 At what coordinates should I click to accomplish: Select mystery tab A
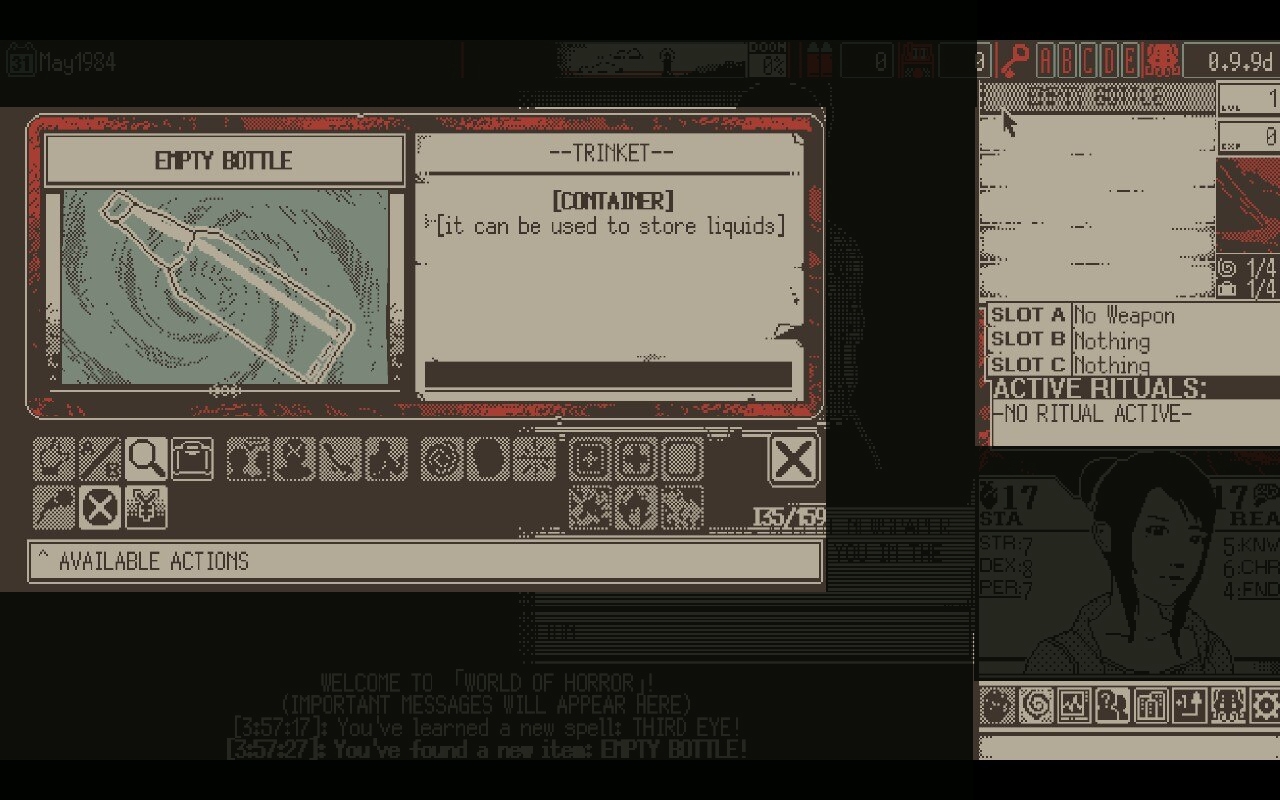point(1046,60)
